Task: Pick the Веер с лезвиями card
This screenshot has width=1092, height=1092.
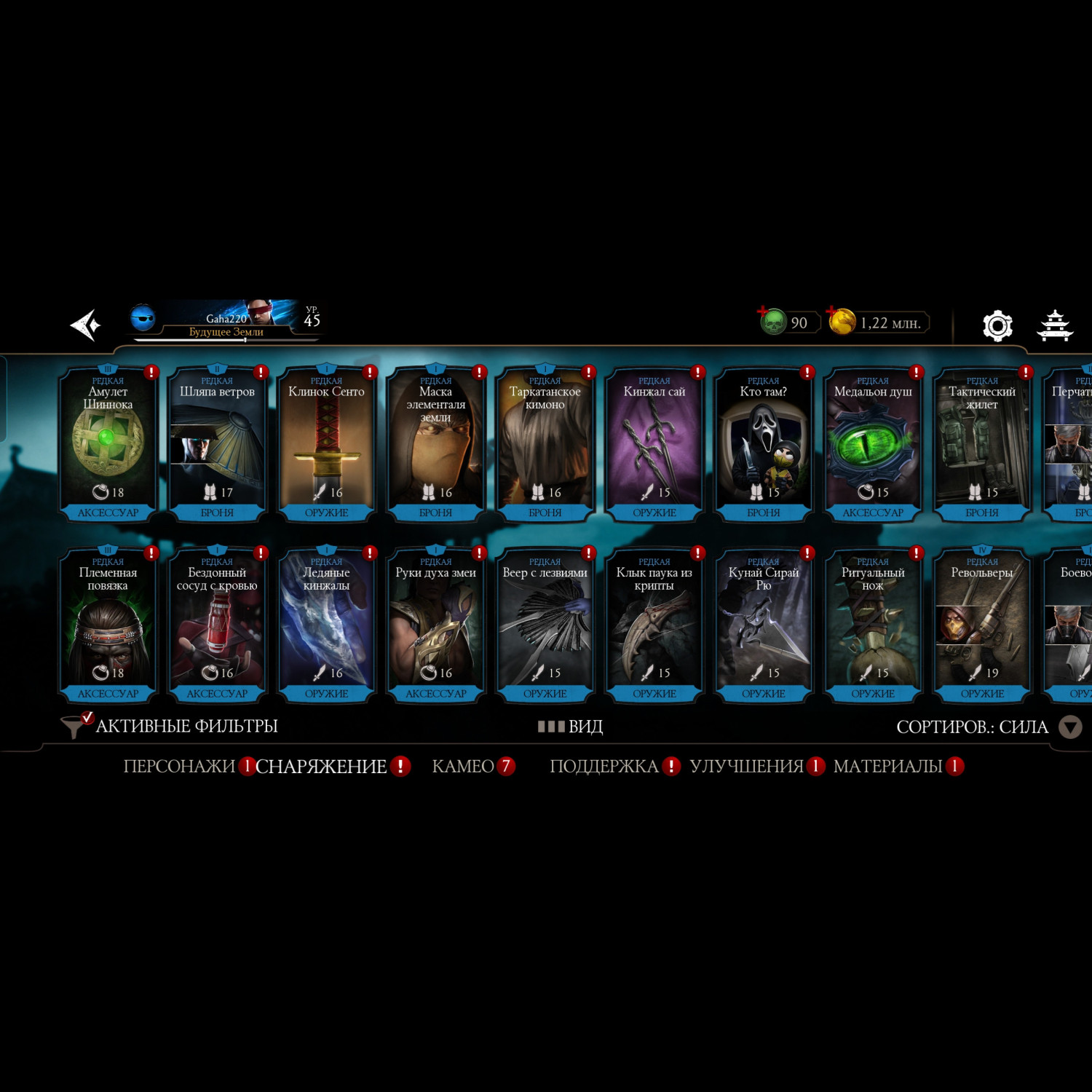Action: tap(545, 625)
